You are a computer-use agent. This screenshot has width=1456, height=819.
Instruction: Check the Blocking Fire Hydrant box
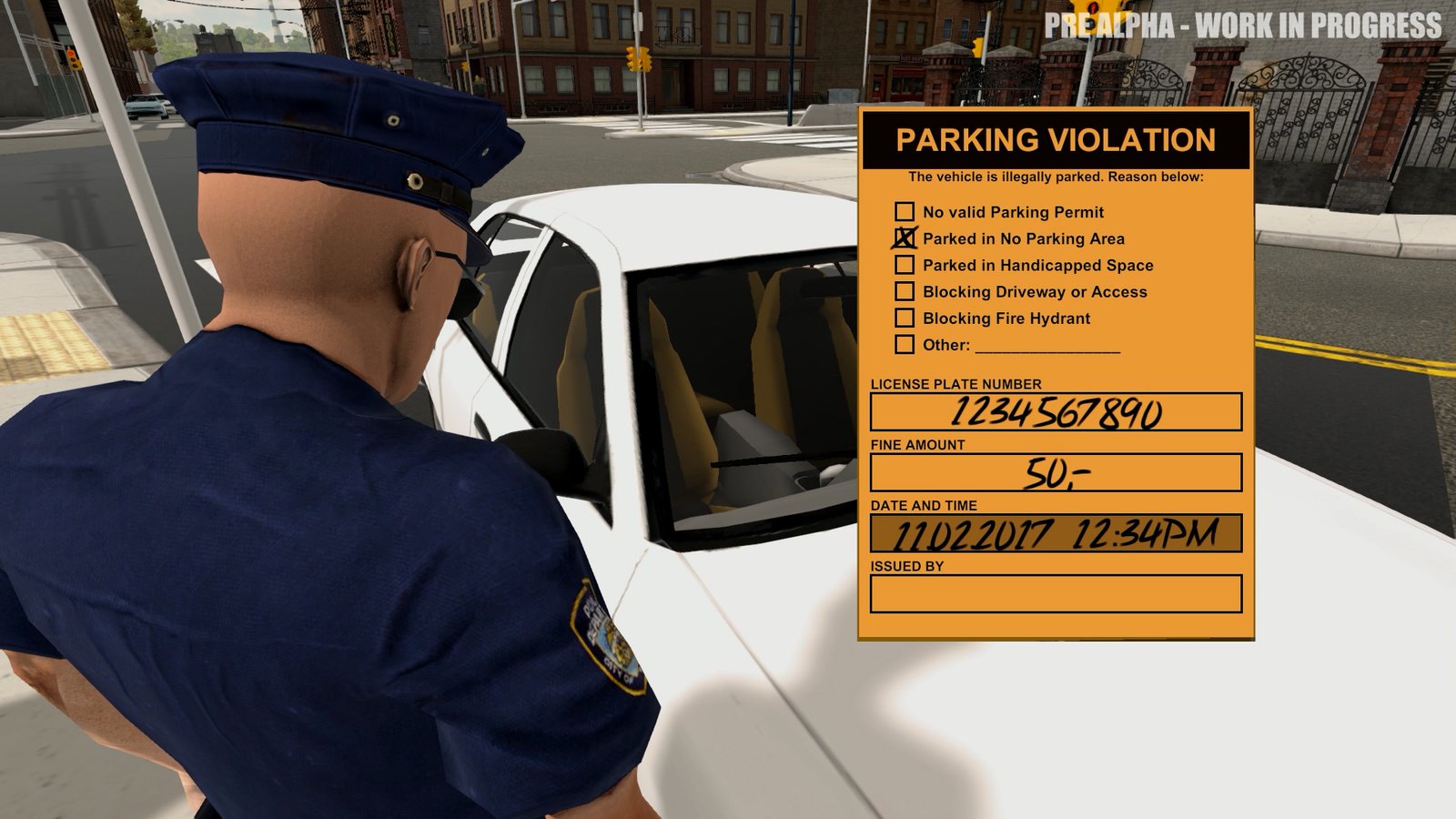(x=903, y=318)
